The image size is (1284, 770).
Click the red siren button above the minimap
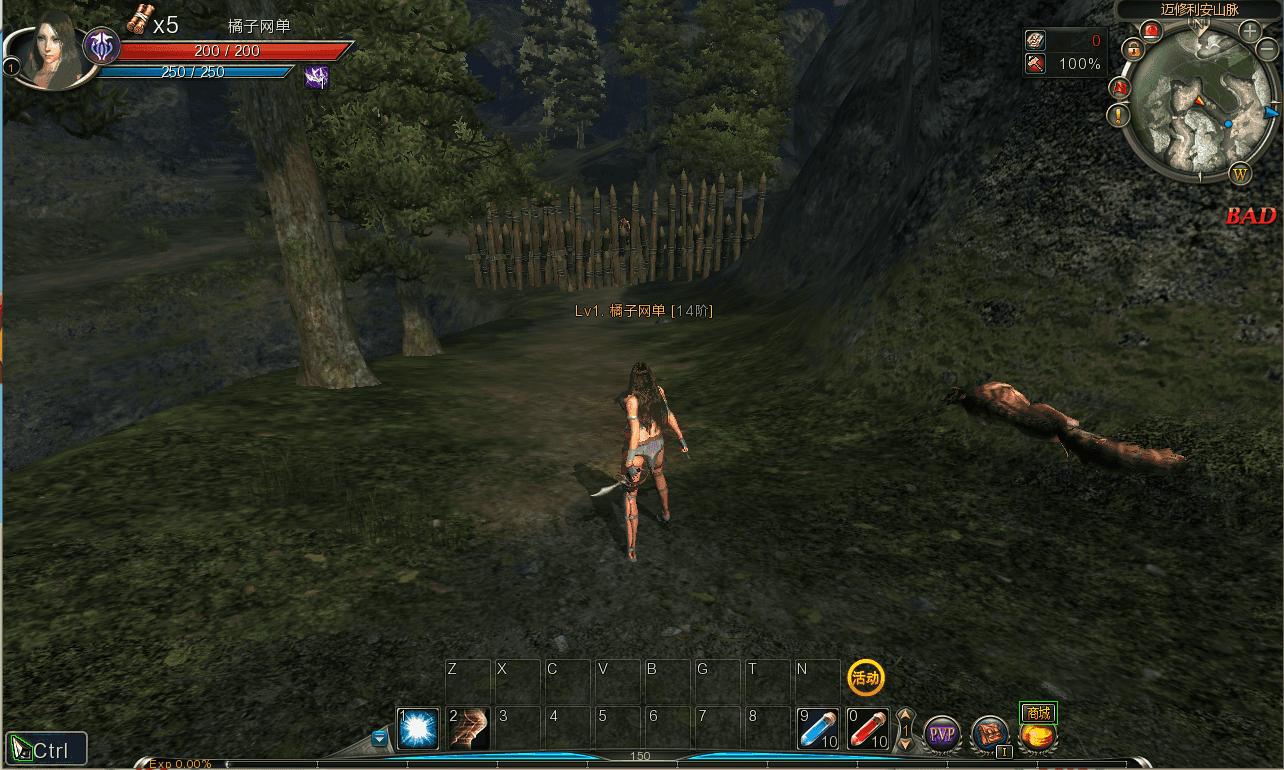[x=1151, y=31]
